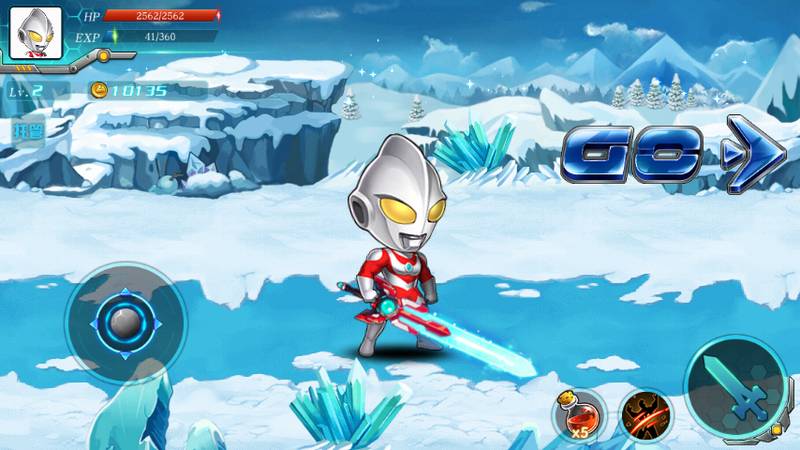The width and height of the screenshot is (800, 450).
Task: Use the red health potion x5
Action: point(580,413)
